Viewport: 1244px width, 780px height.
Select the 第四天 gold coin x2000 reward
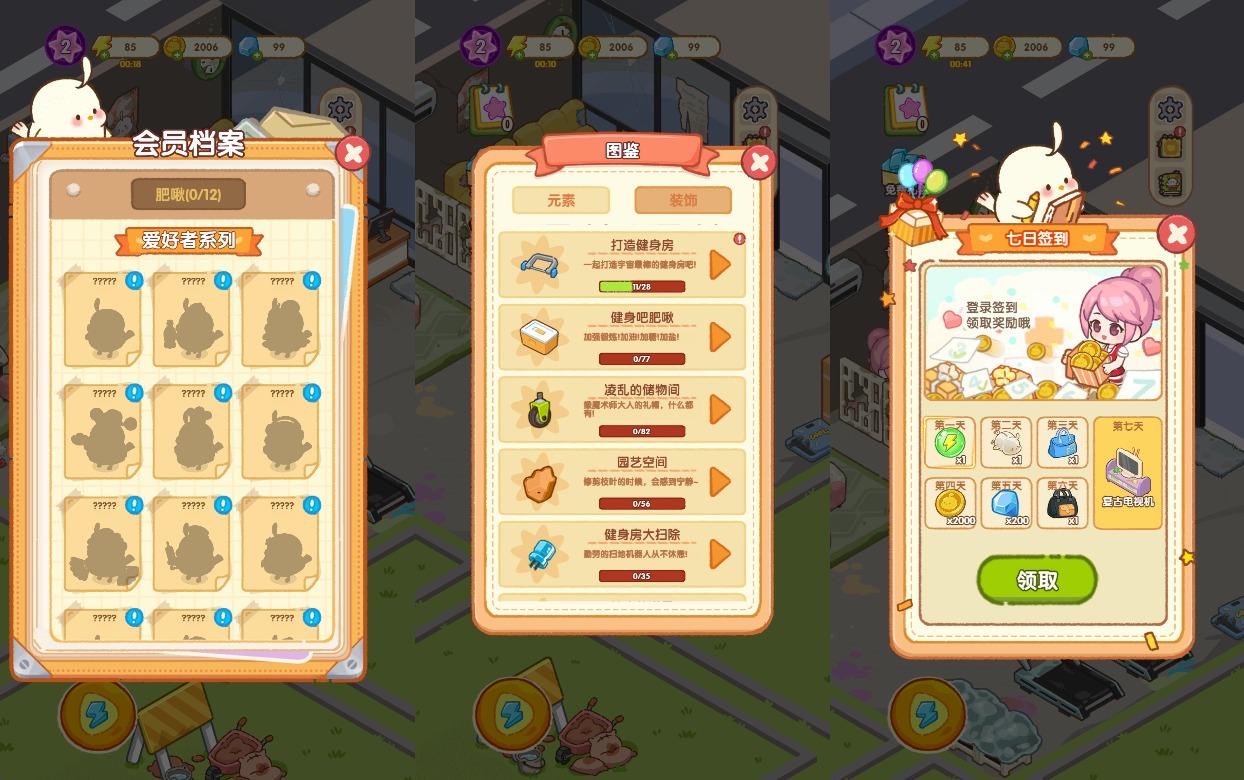tap(949, 503)
